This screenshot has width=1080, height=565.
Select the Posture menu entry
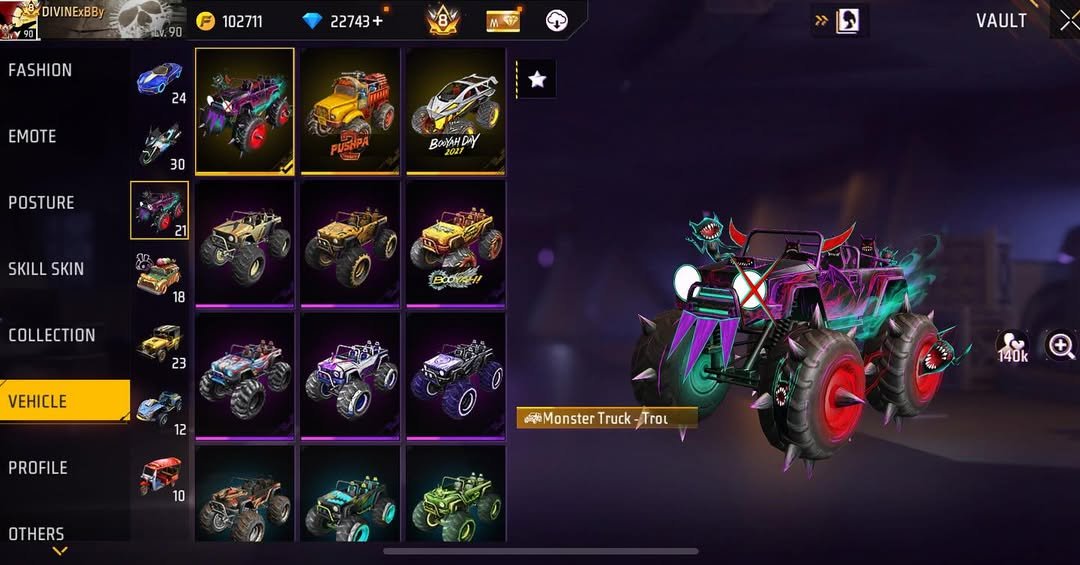tap(42, 202)
